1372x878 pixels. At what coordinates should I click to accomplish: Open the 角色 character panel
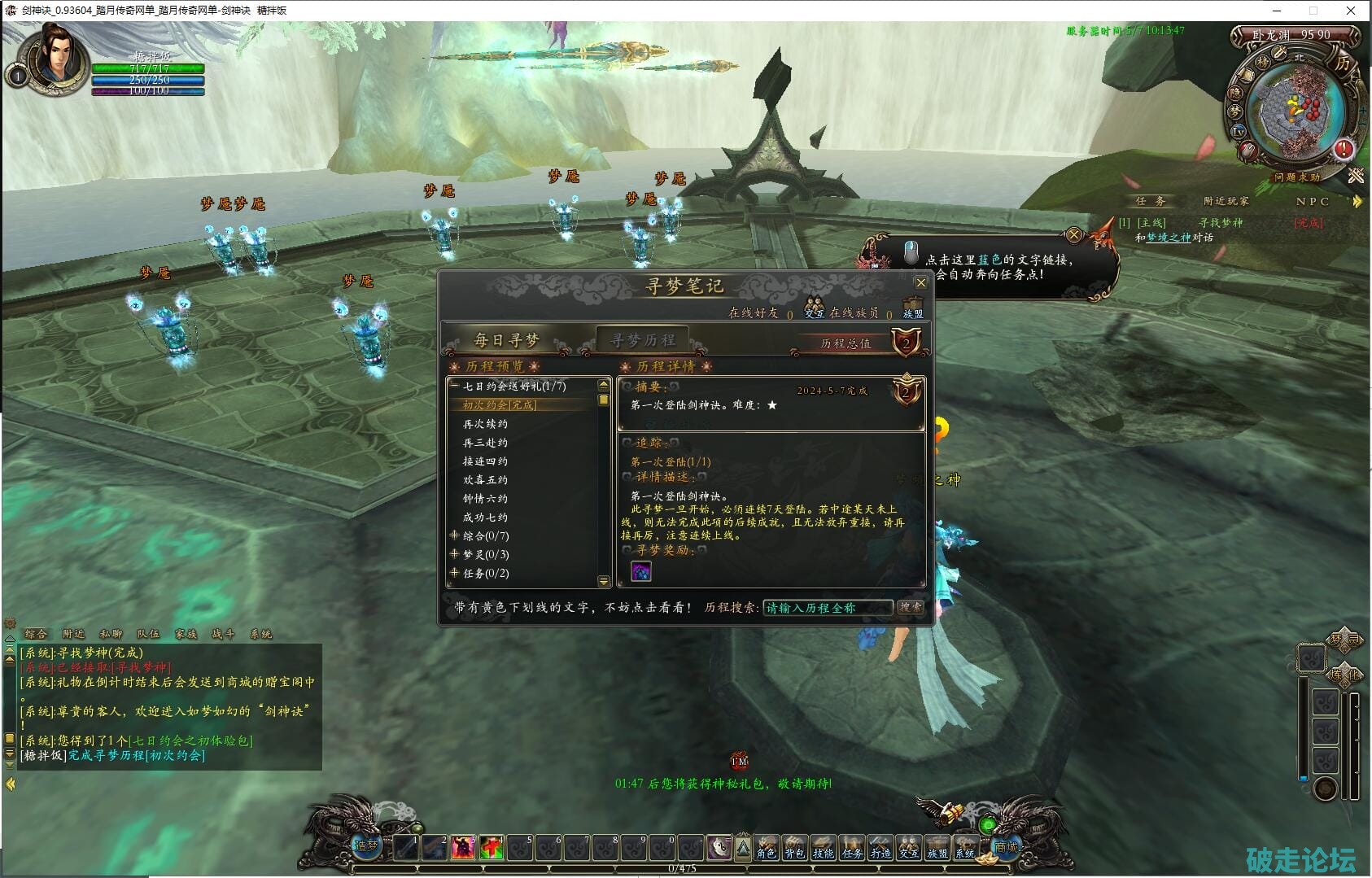[766, 848]
